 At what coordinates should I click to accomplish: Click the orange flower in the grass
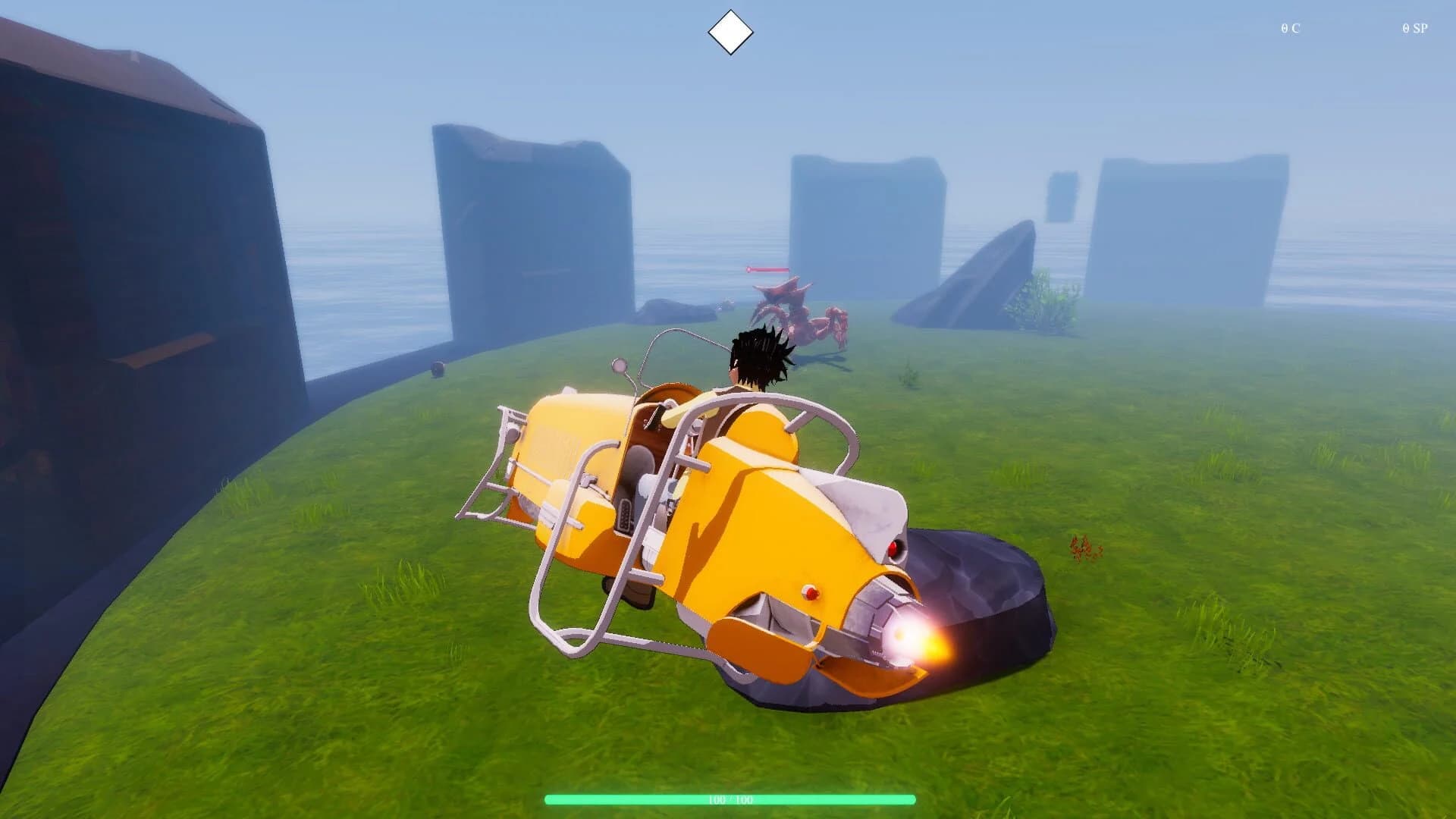(x=1081, y=550)
